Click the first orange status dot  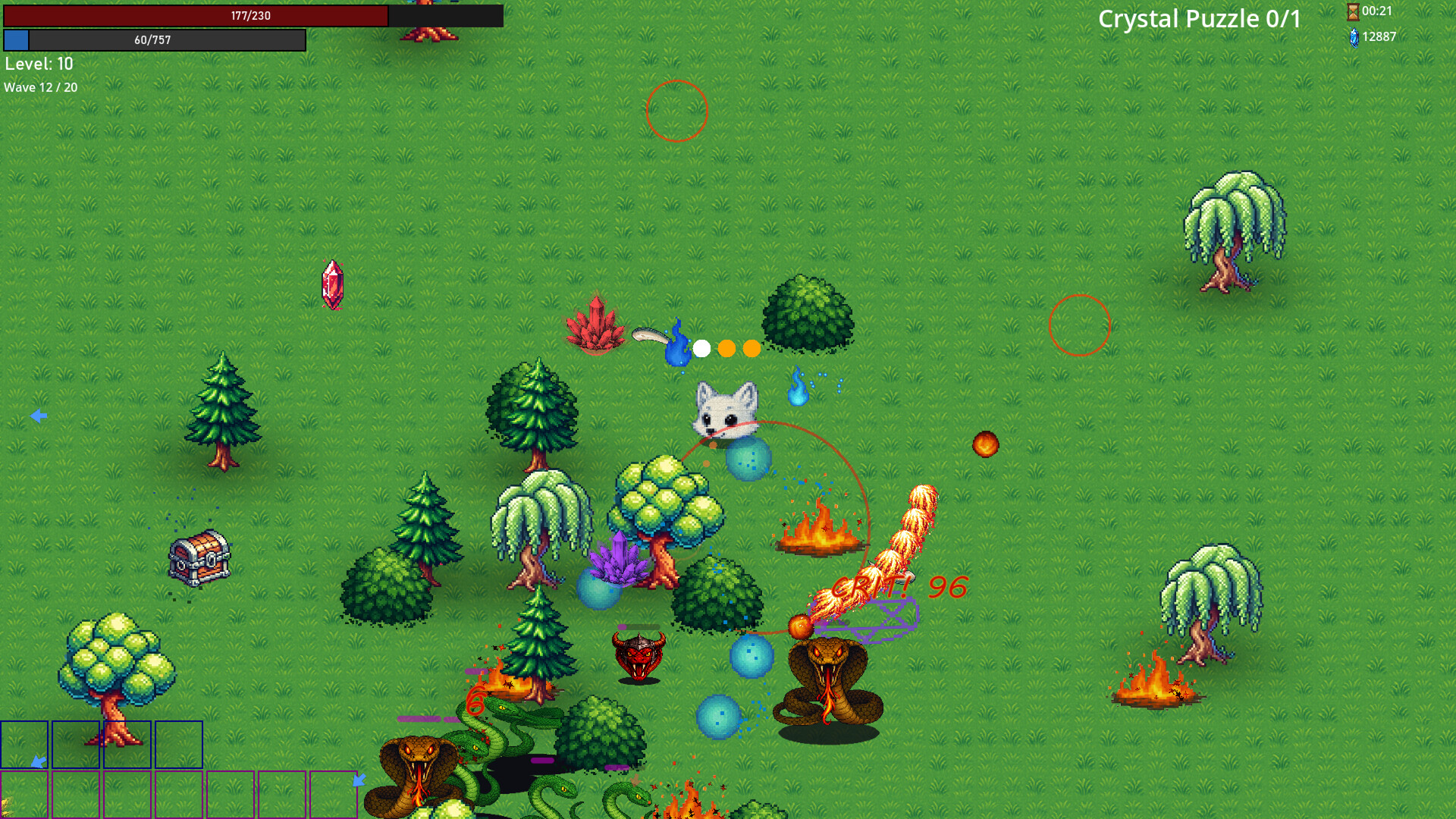pos(726,349)
